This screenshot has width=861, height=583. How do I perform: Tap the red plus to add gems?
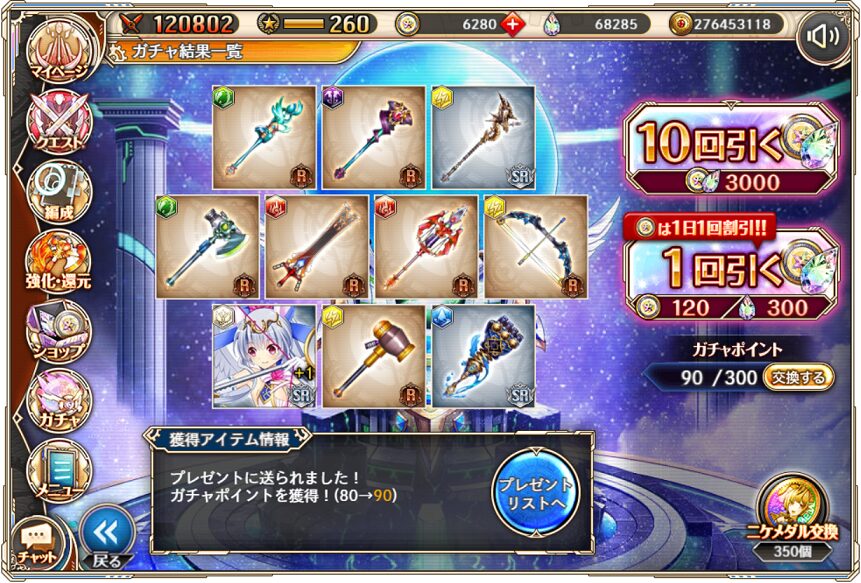click(x=513, y=24)
